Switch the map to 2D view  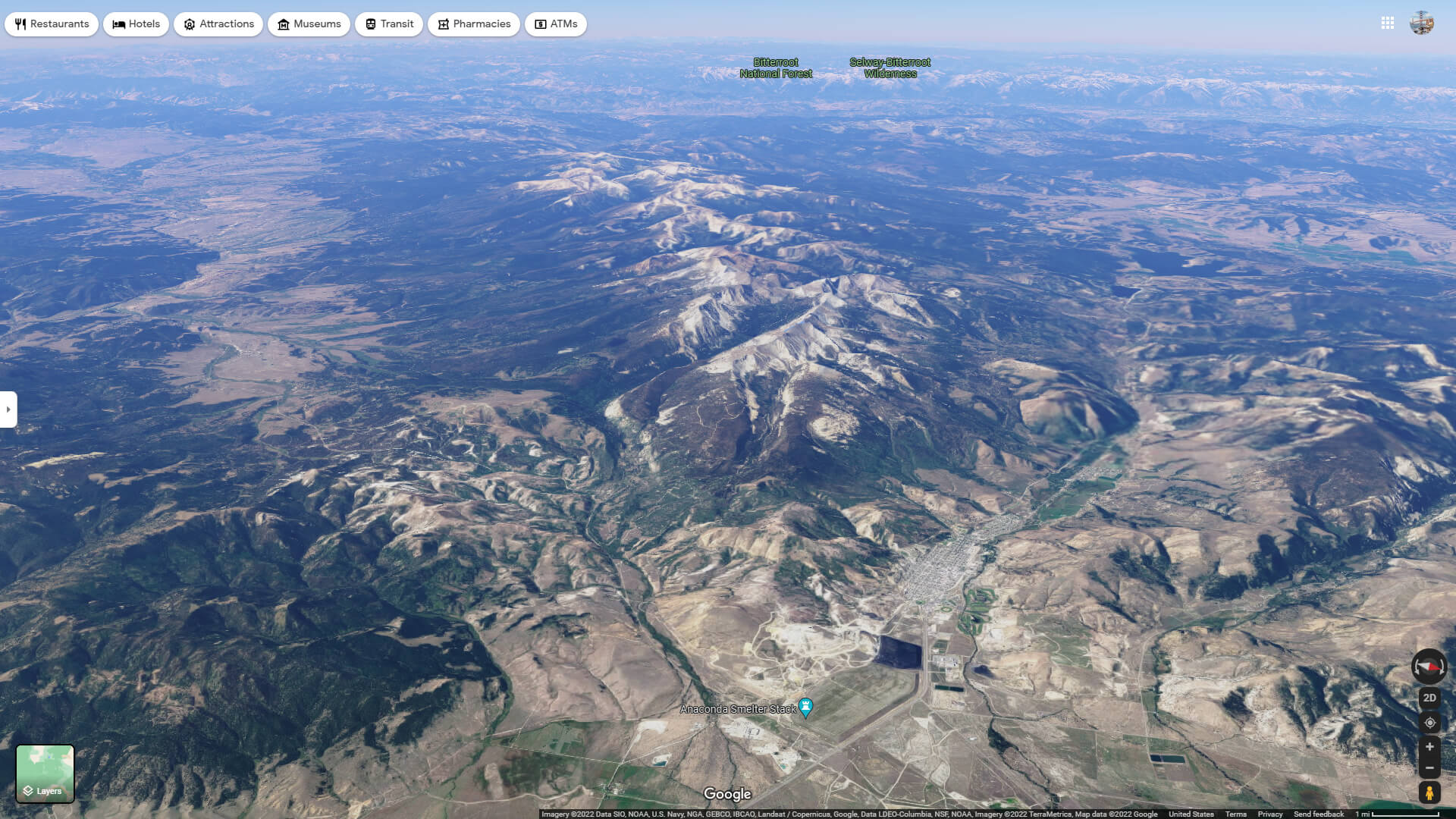(1429, 697)
